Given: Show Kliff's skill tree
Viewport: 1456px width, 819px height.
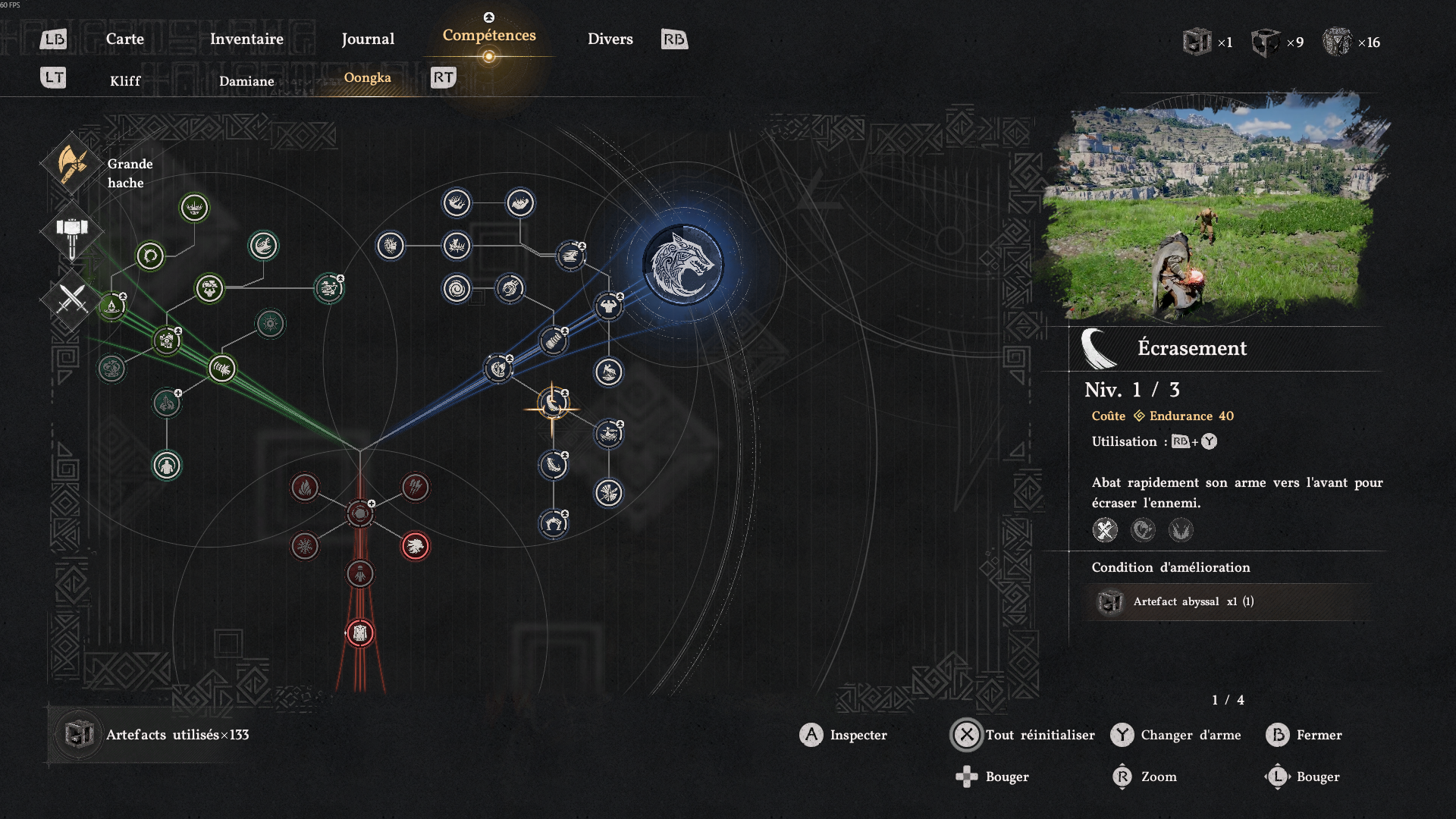Looking at the screenshot, I should tap(125, 81).
